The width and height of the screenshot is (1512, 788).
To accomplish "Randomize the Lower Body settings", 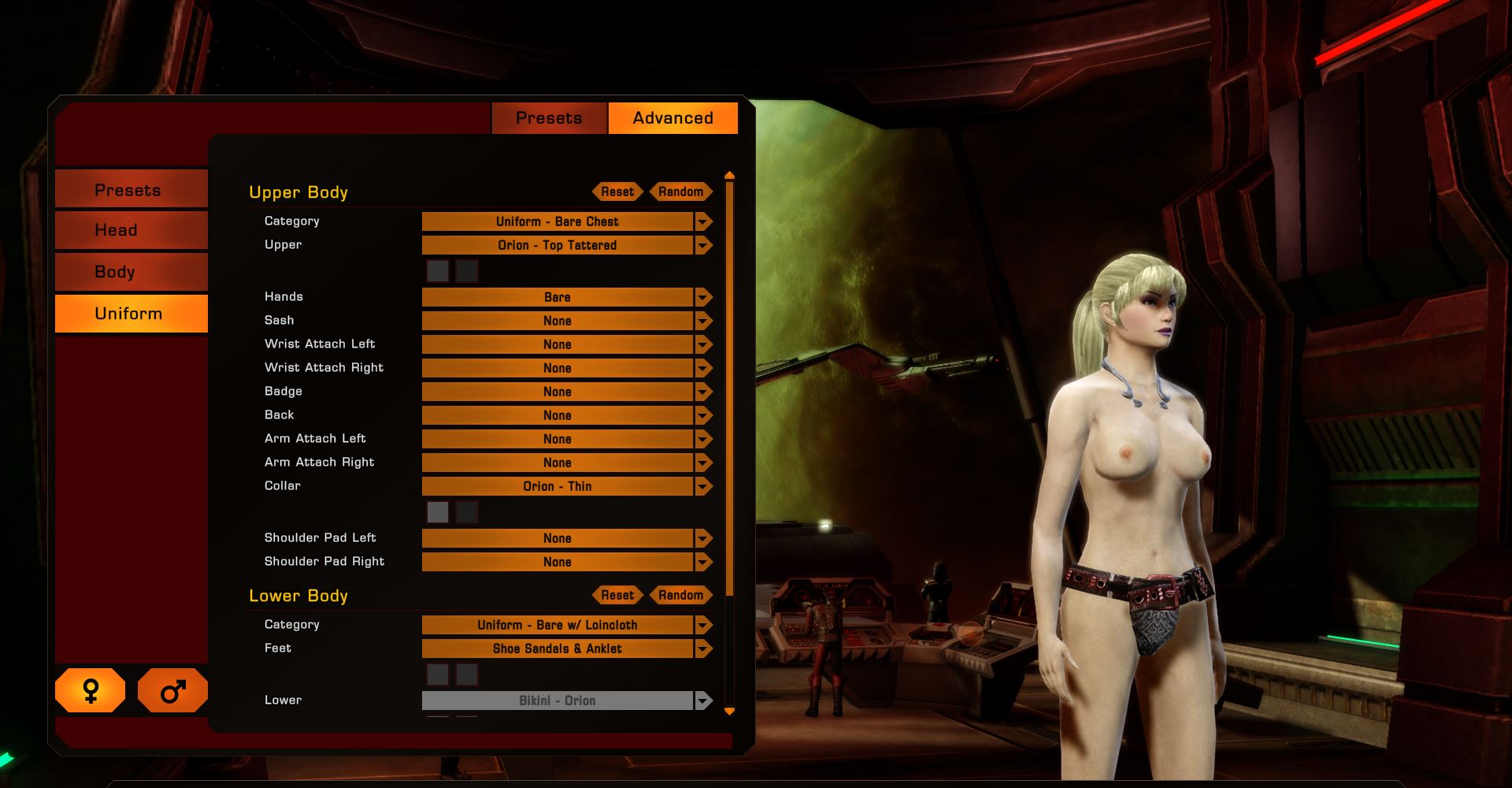I will point(680,595).
